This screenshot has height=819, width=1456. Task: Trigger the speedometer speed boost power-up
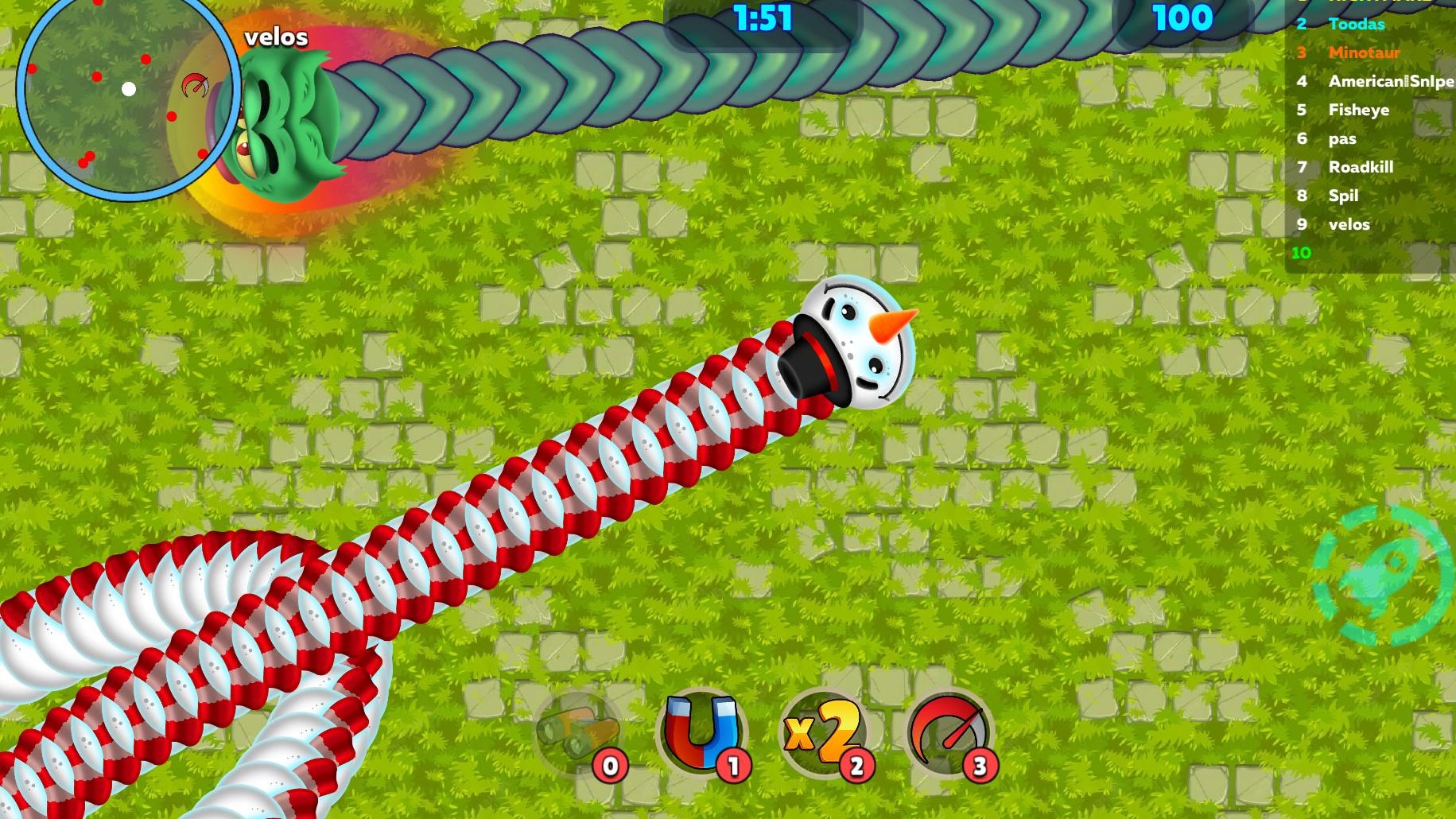coord(949,730)
